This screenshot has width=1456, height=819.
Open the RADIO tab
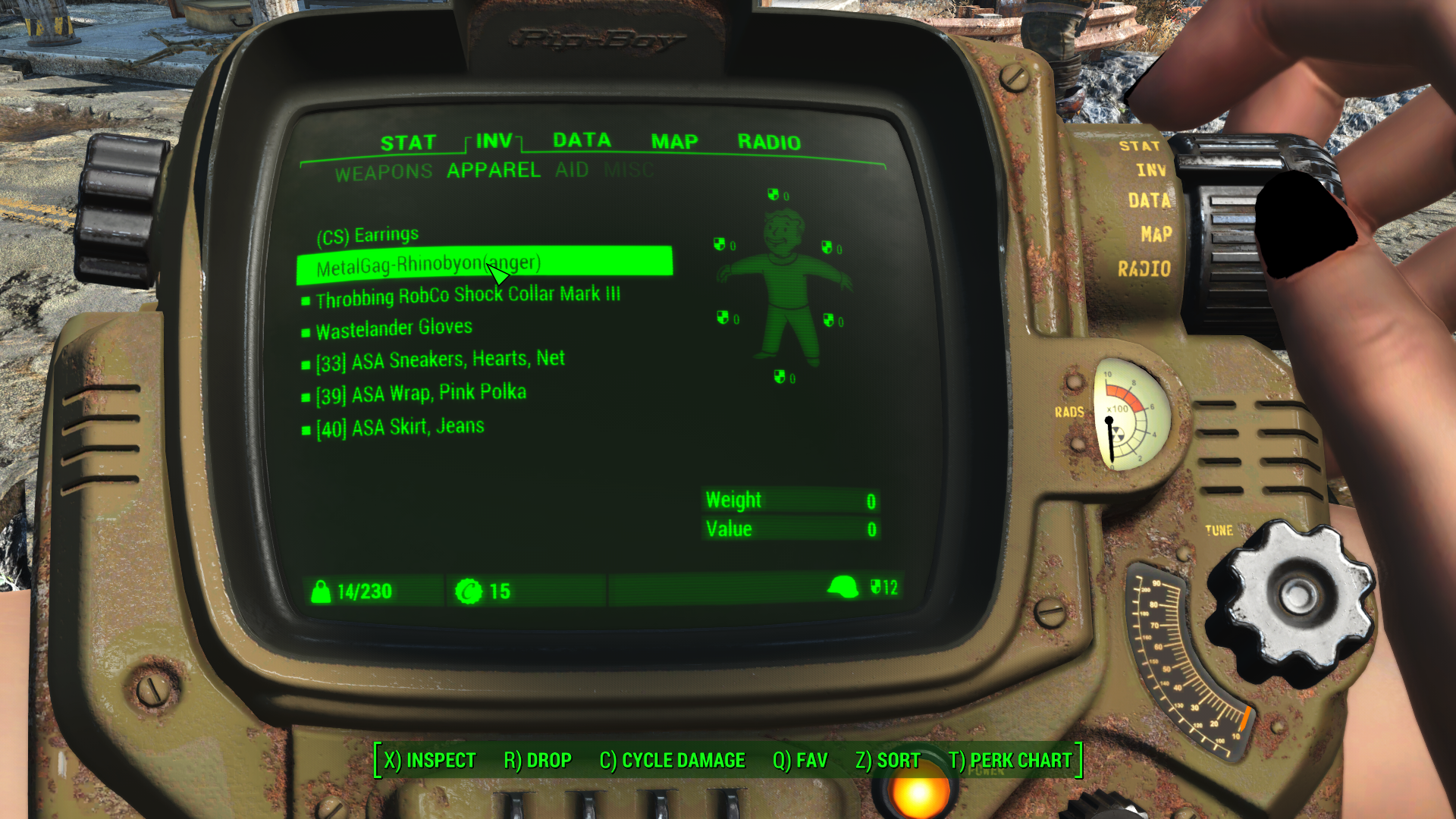770,142
